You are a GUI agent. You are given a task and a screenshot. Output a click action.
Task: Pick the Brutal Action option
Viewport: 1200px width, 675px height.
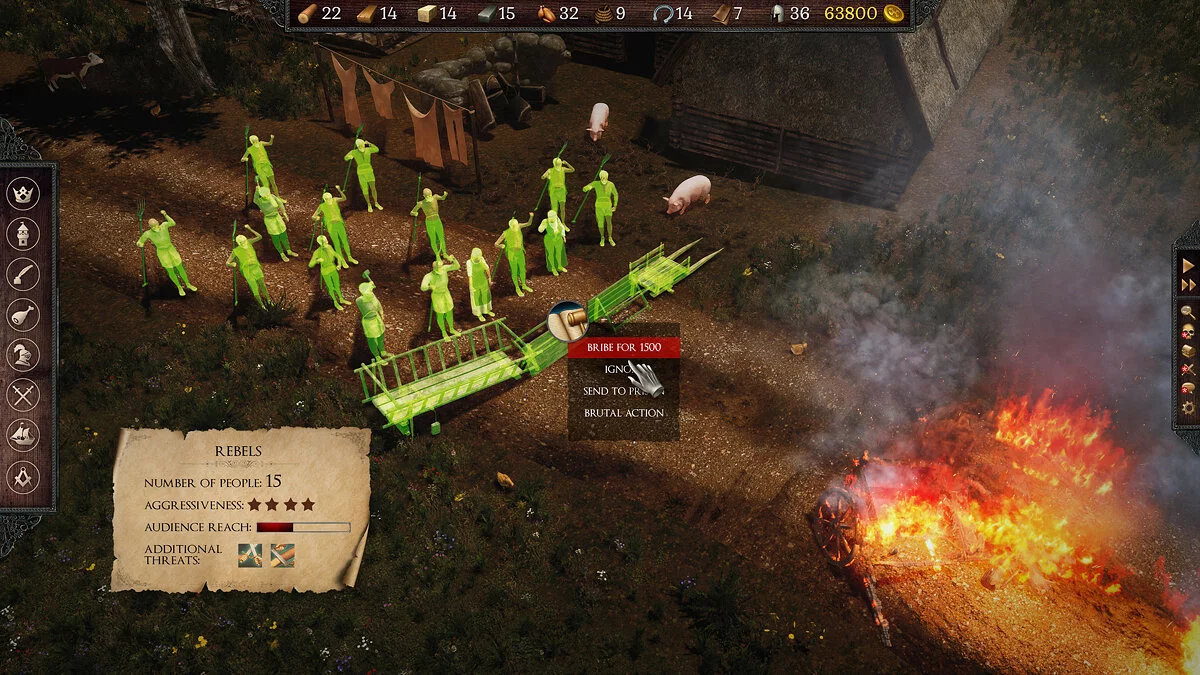coord(624,413)
